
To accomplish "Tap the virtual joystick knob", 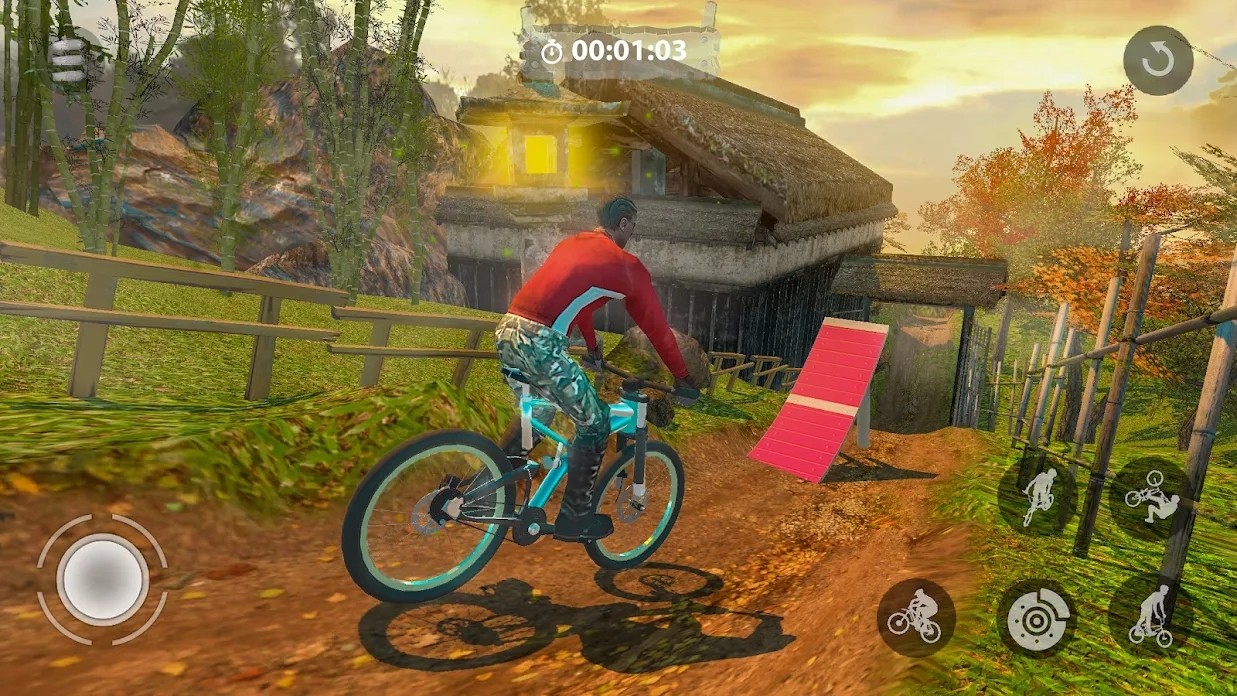I will 101,578.
